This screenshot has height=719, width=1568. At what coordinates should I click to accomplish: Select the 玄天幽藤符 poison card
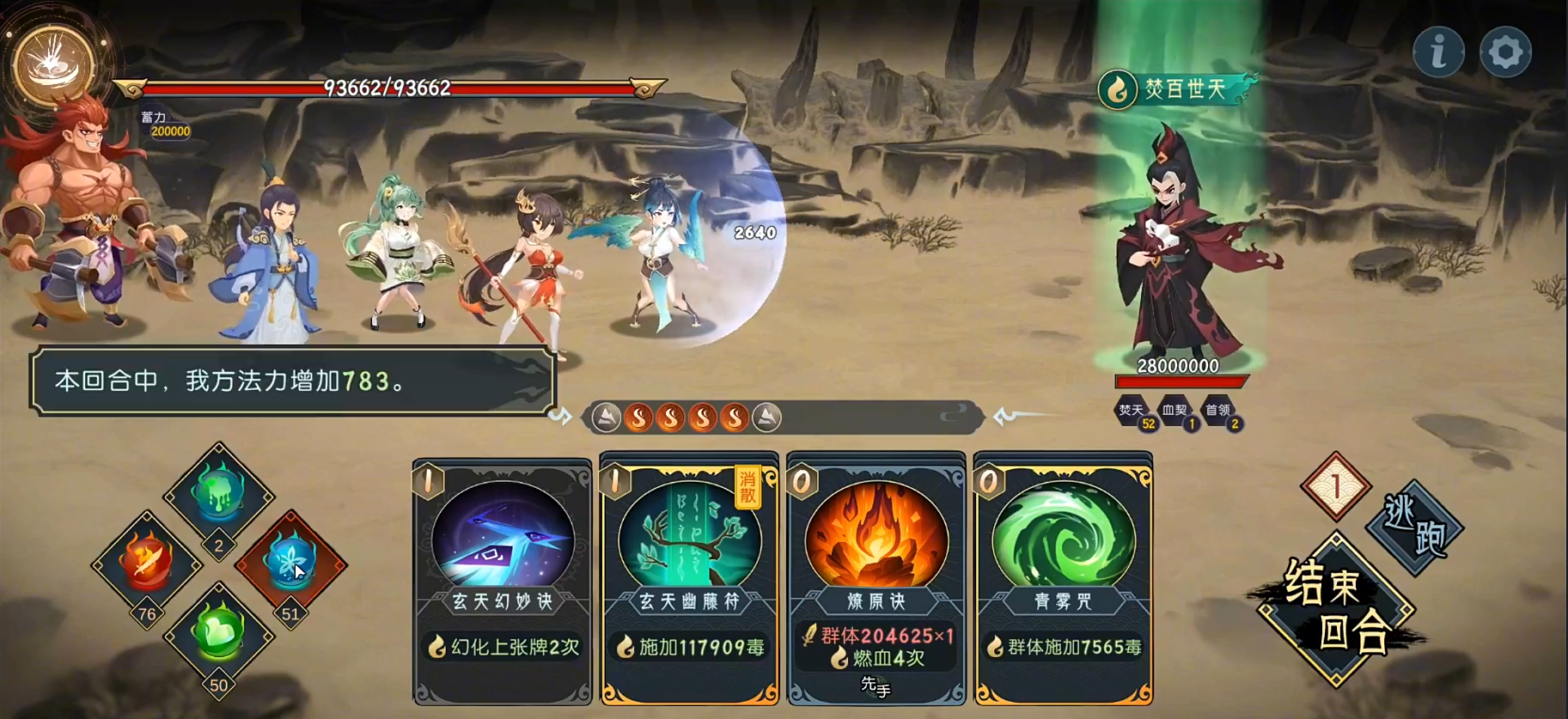(689, 580)
